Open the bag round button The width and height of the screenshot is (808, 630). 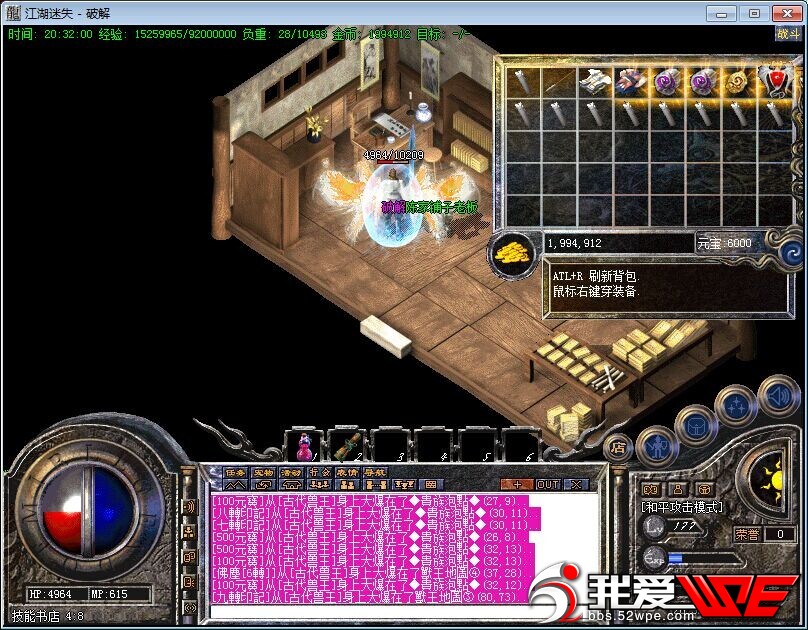pos(696,426)
